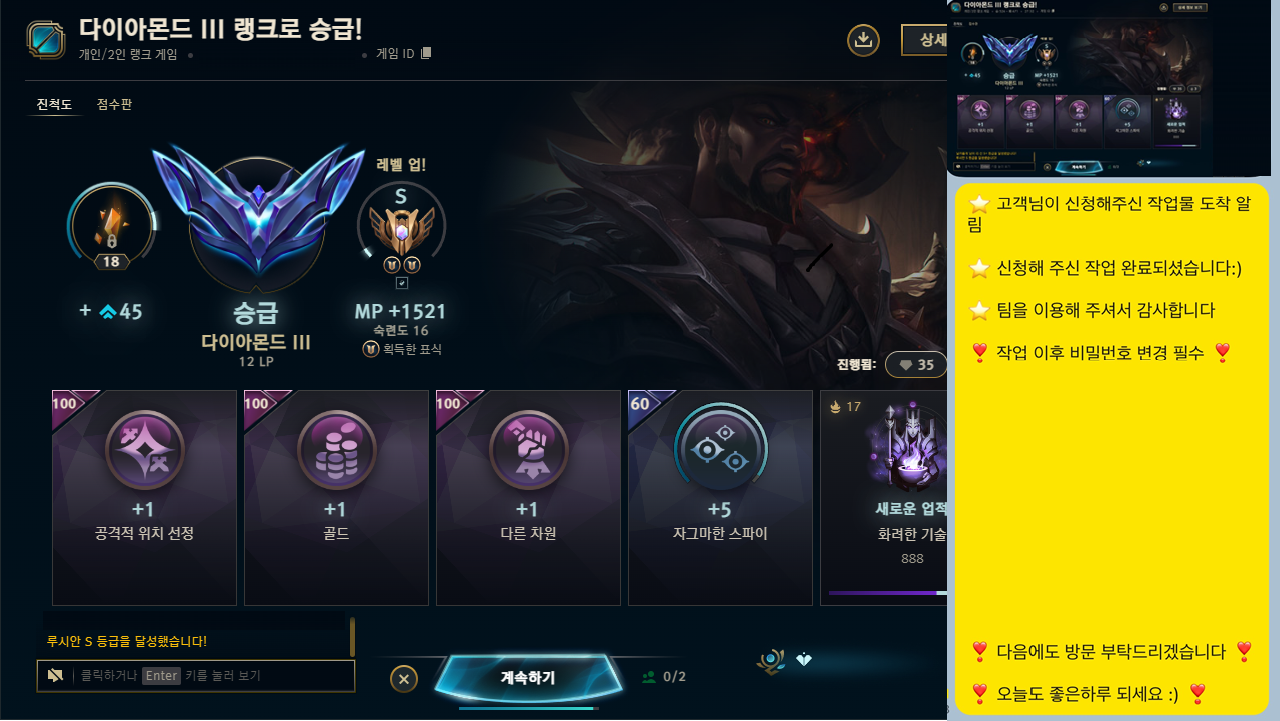Click the replay download icon
This screenshot has height=721, width=1280.
coord(863,40)
